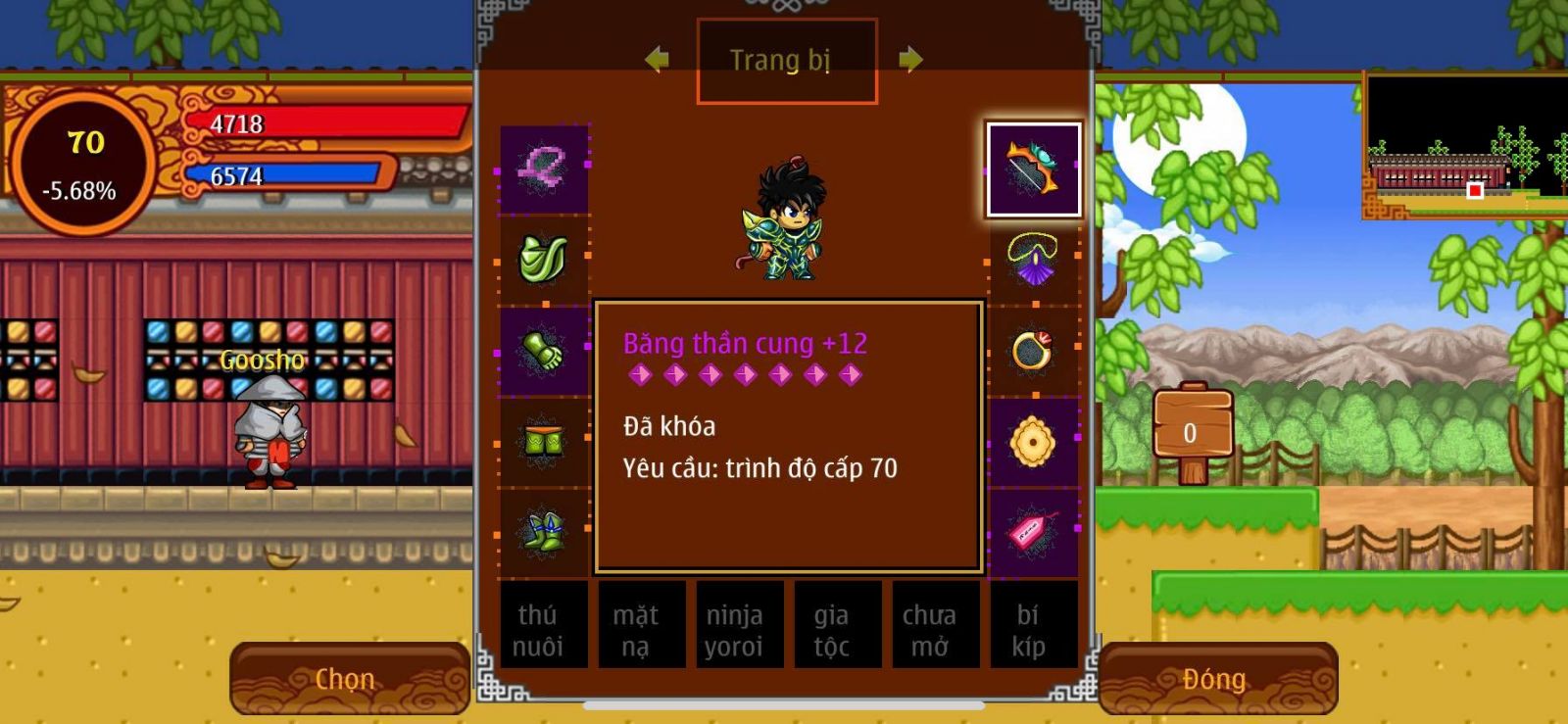The height and width of the screenshot is (724, 1568).
Task: Select the Băng thần cung bow slot
Action: tap(1033, 169)
